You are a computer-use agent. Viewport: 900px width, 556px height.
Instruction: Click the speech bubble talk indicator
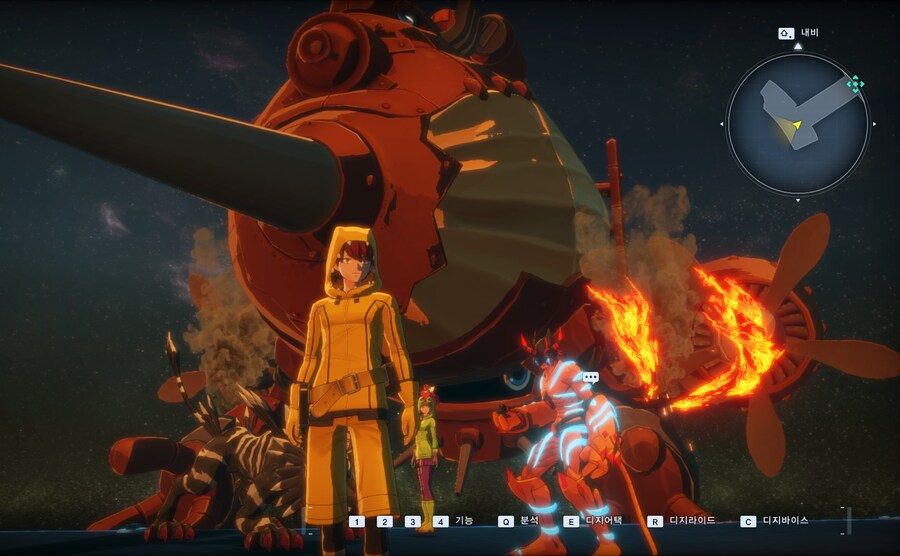click(x=590, y=378)
